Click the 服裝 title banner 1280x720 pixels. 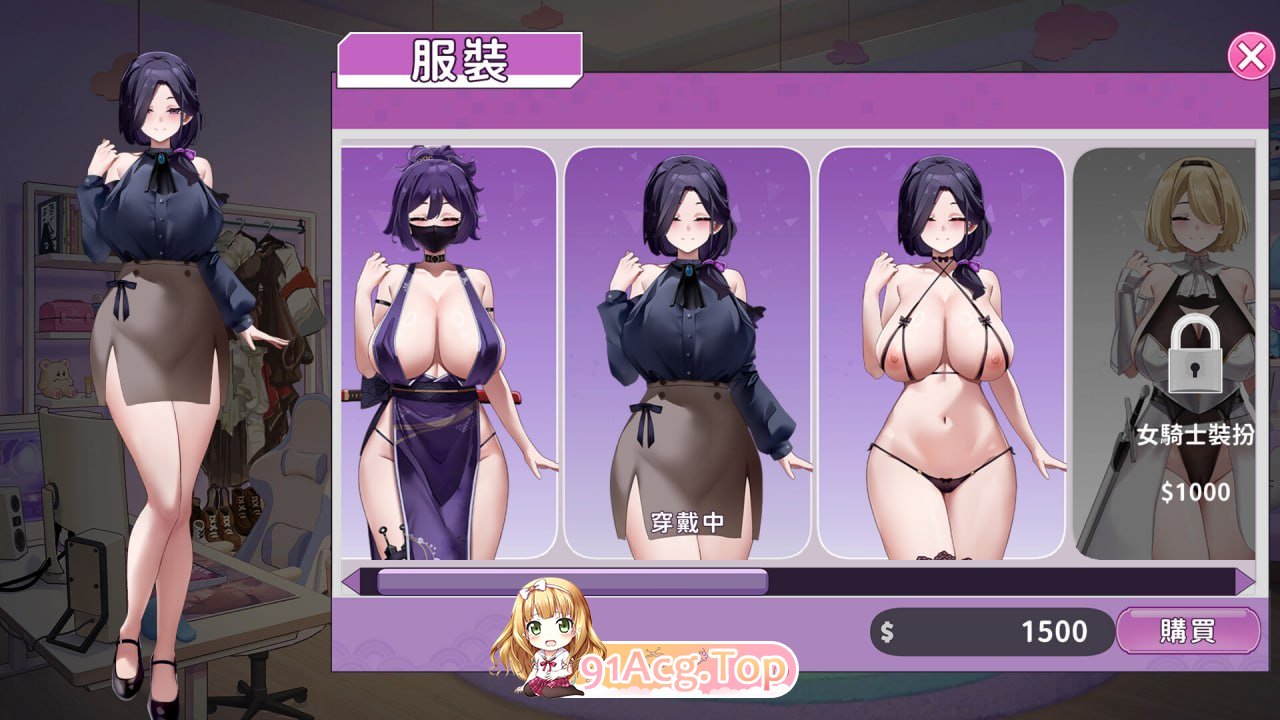pos(460,60)
